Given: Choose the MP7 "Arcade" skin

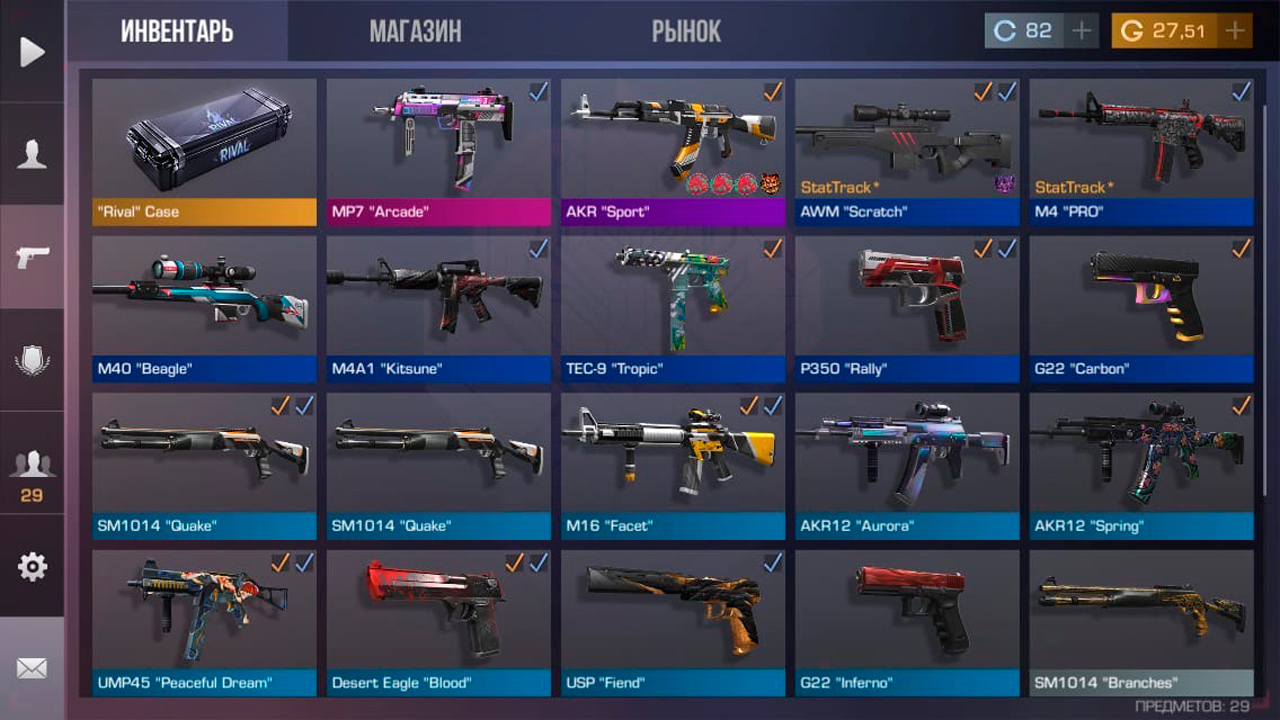Looking at the screenshot, I should (x=438, y=152).
